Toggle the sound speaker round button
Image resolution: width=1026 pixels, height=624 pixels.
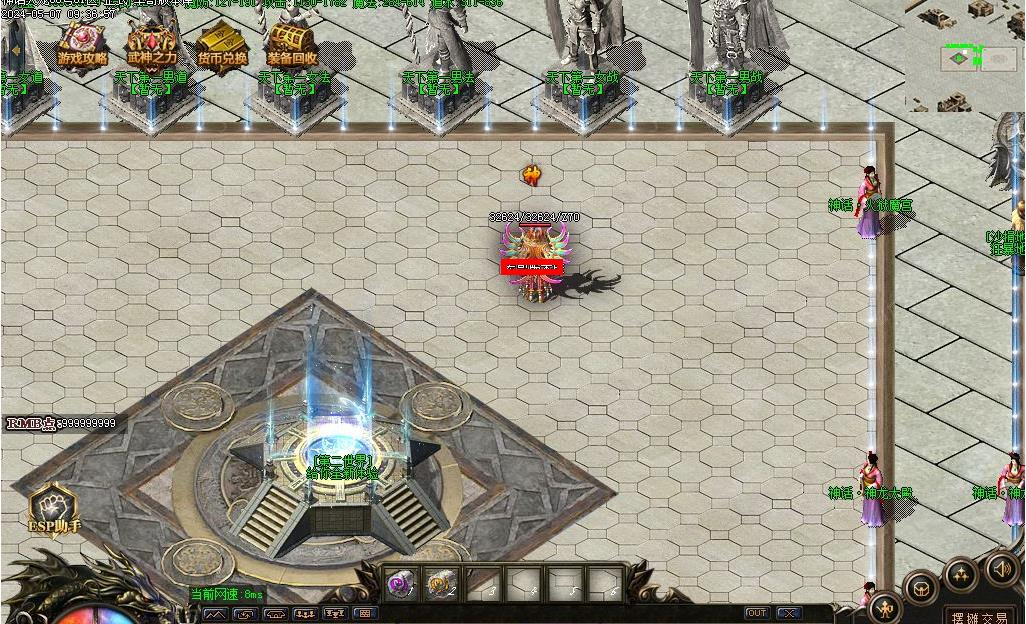click(1002, 569)
